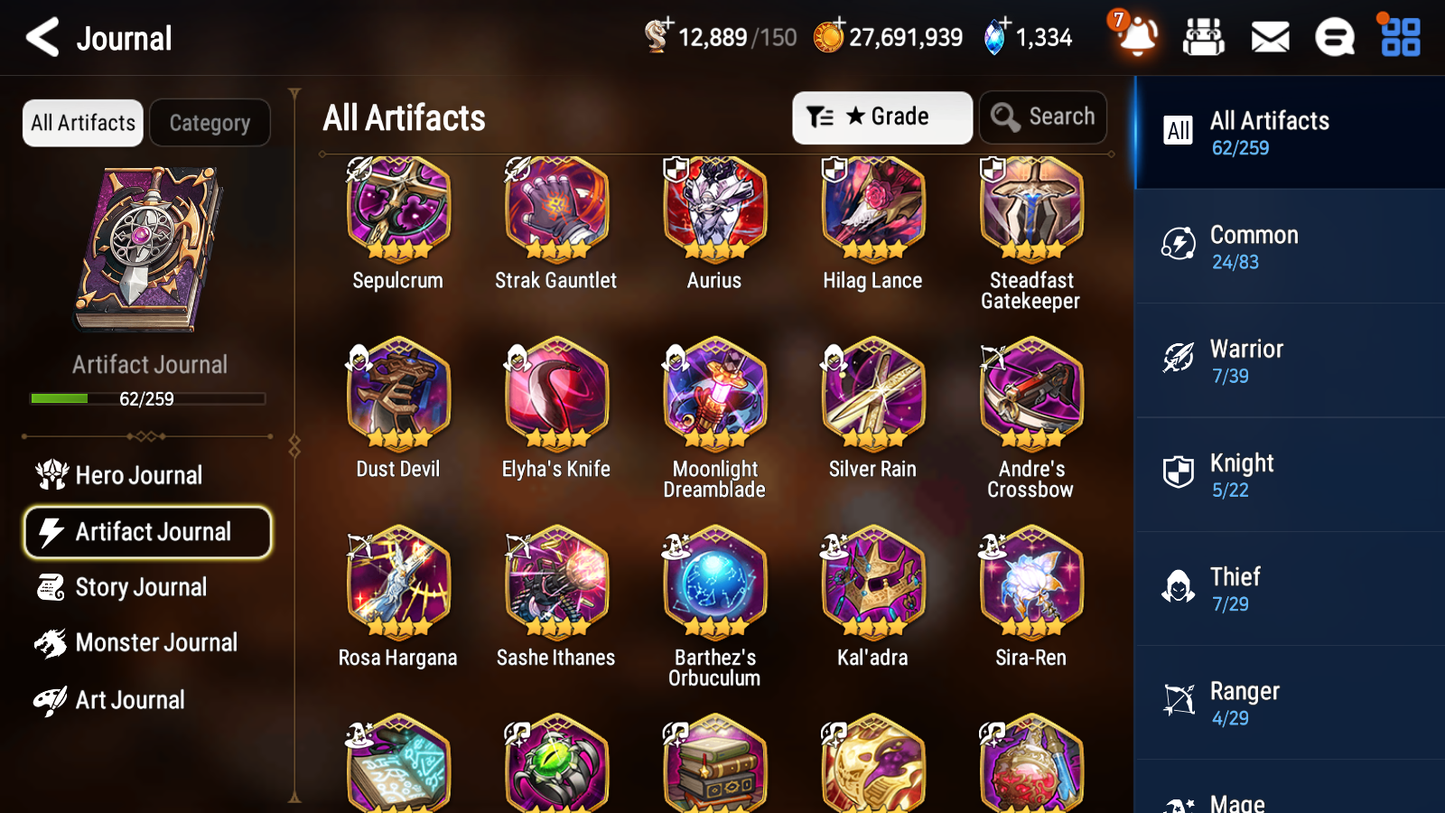Screen dimensions: 1445x813
Task: Click the Search button
Action: coord(1043,117)
